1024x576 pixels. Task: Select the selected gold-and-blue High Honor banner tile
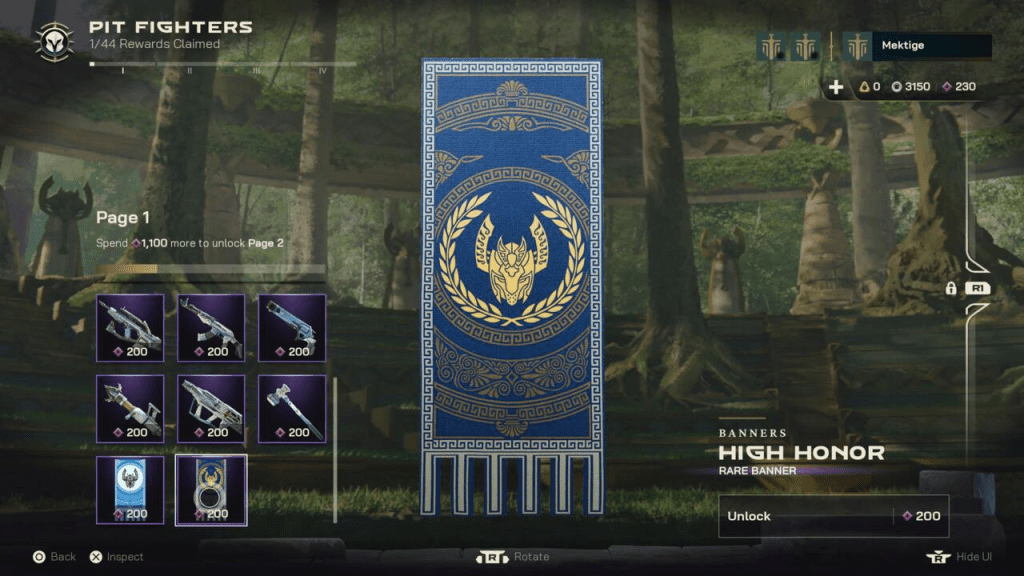(211, 489)
